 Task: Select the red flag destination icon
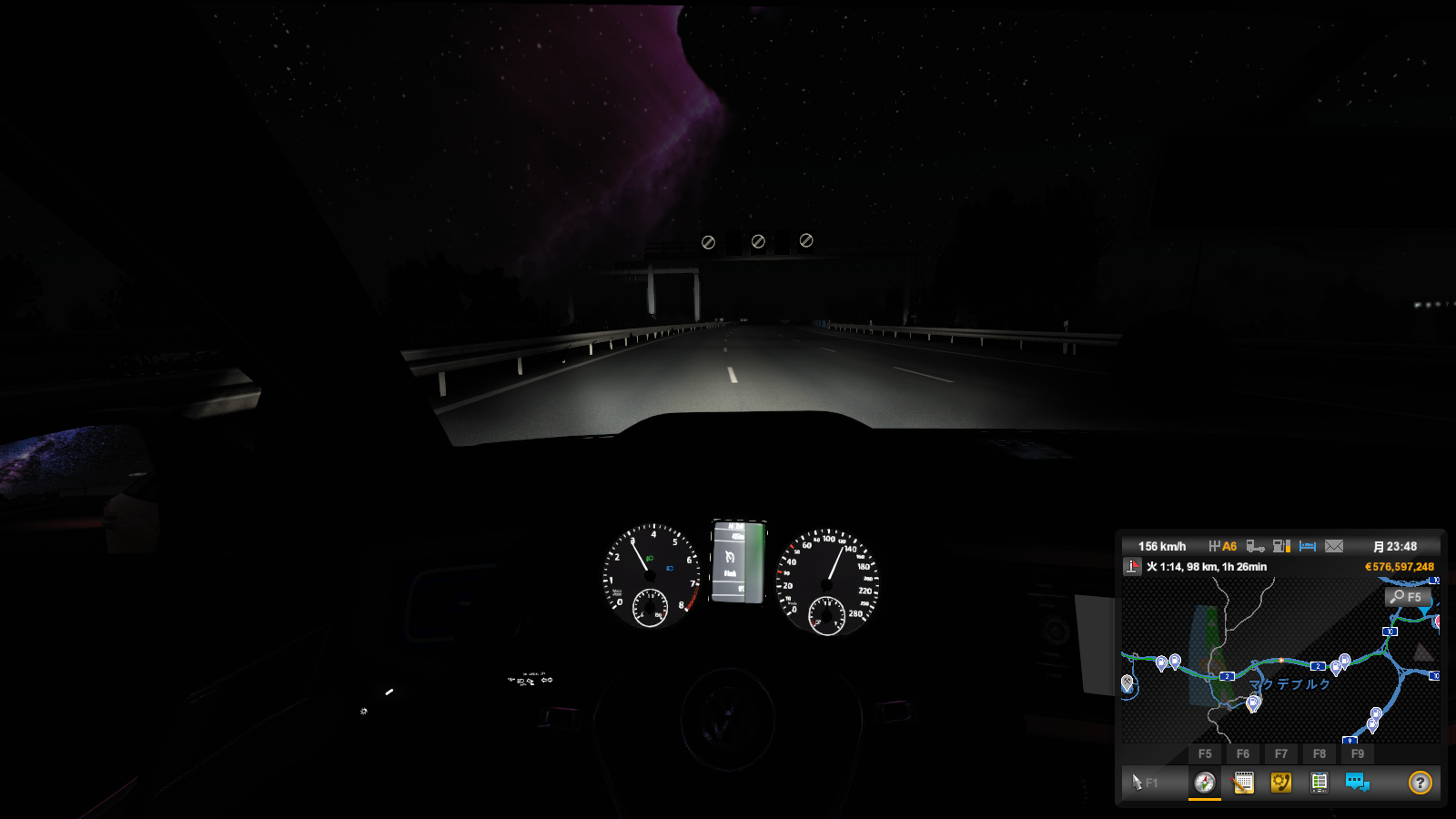[x=1132, y=567]
